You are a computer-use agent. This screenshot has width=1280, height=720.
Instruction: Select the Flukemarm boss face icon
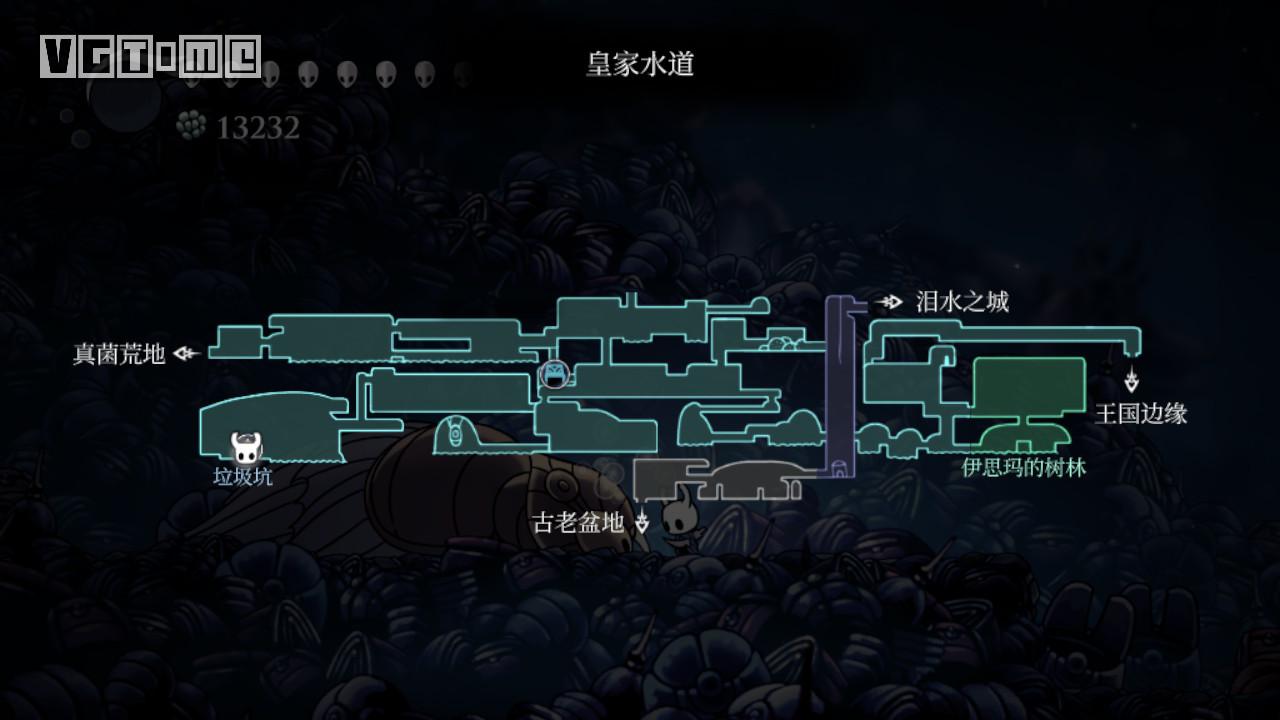tap(553, 377)
